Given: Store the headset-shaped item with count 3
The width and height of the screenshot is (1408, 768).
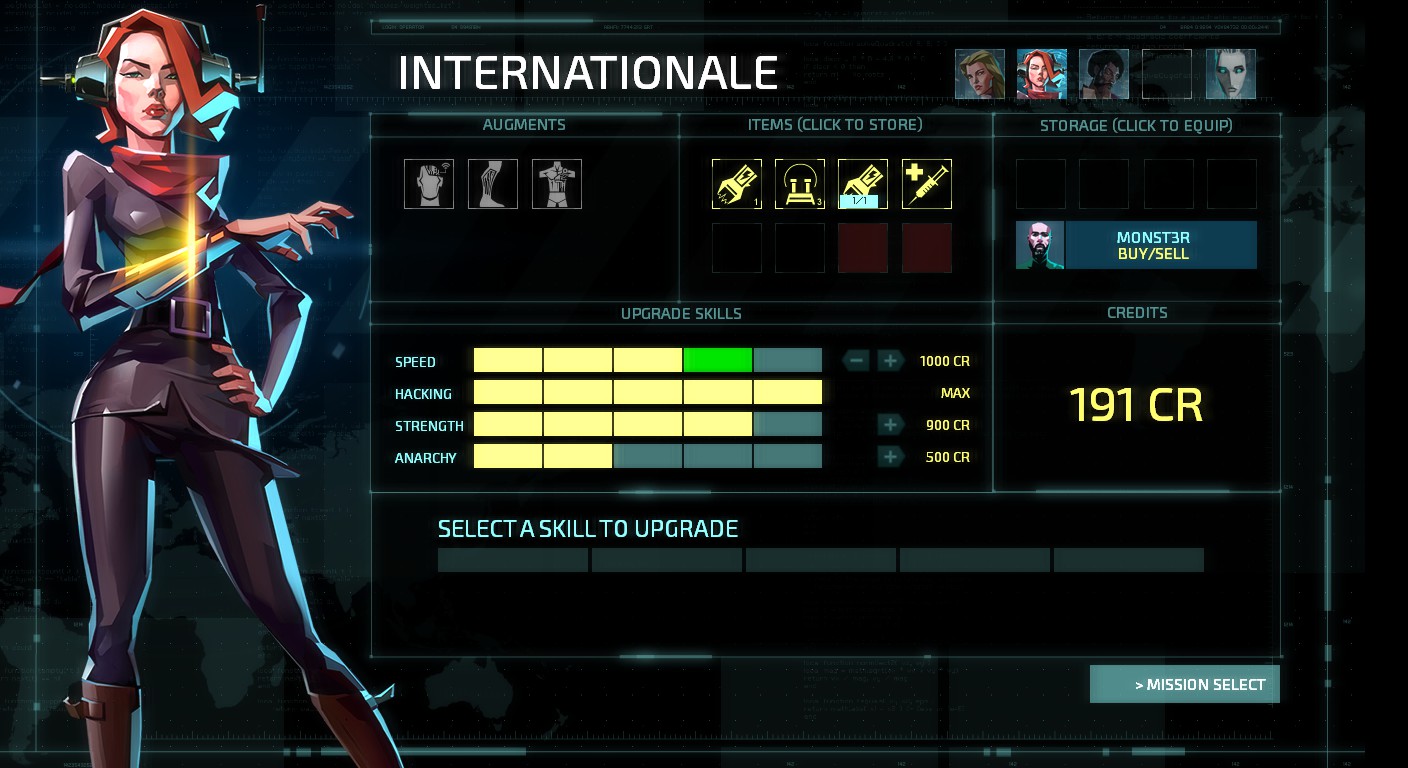Looking at the screenshot, I should (800, 184).
